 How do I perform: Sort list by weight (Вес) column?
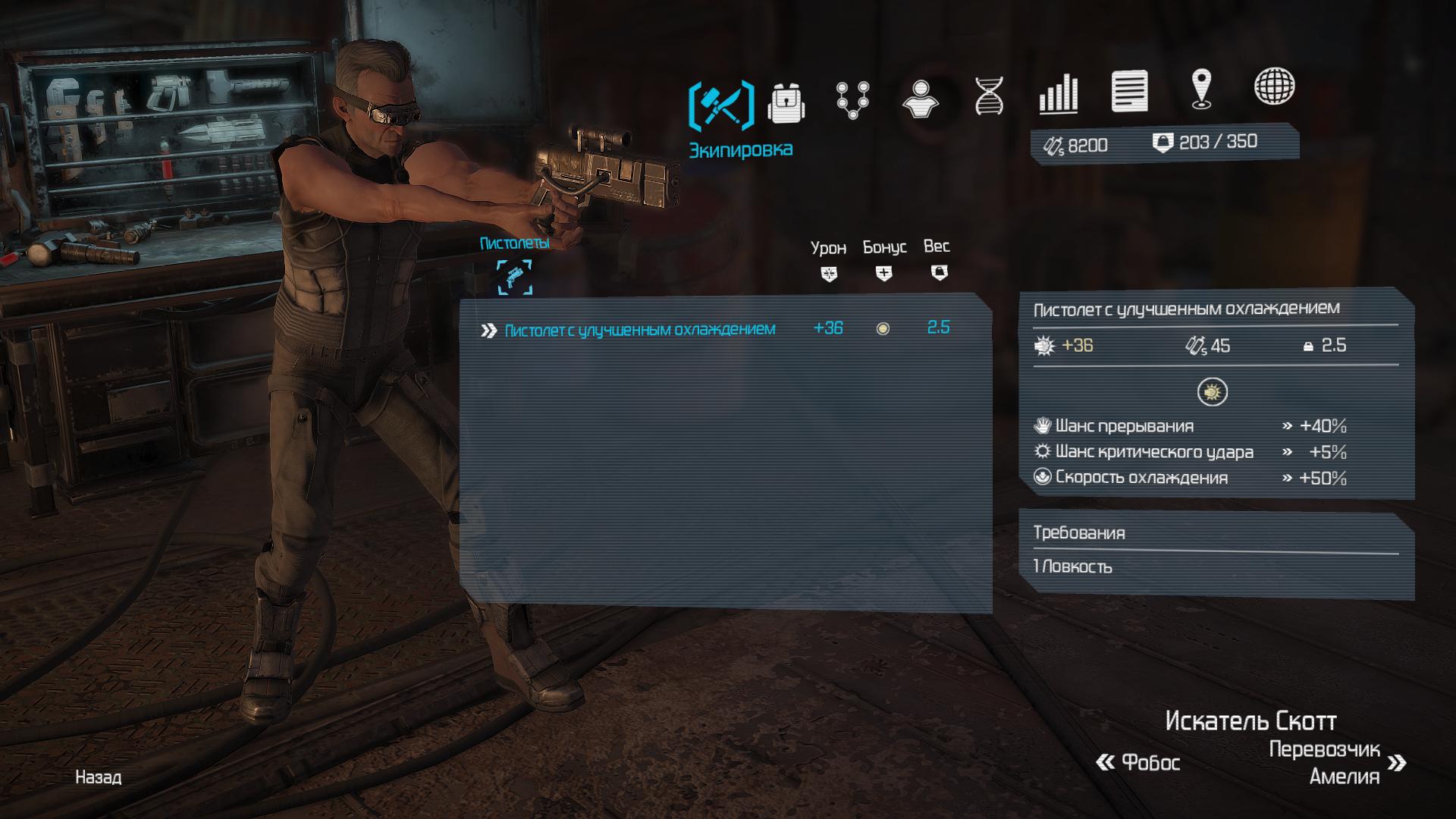[x=938, y=259]
